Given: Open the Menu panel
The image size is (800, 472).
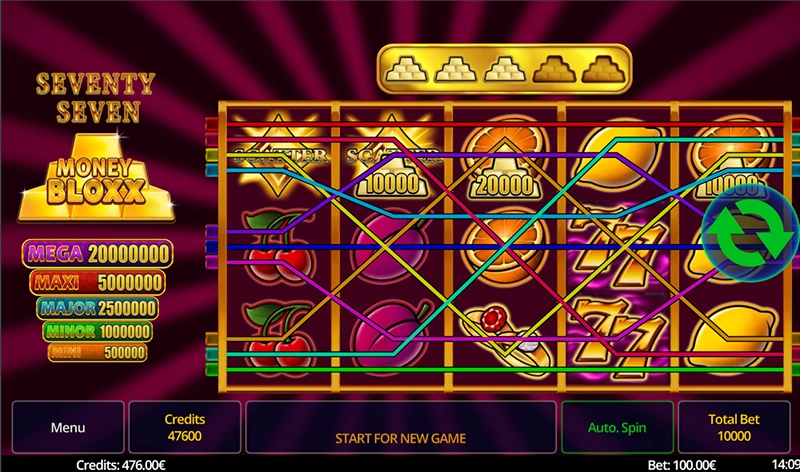Looking at the screenshot, I should tap(68, 428).
